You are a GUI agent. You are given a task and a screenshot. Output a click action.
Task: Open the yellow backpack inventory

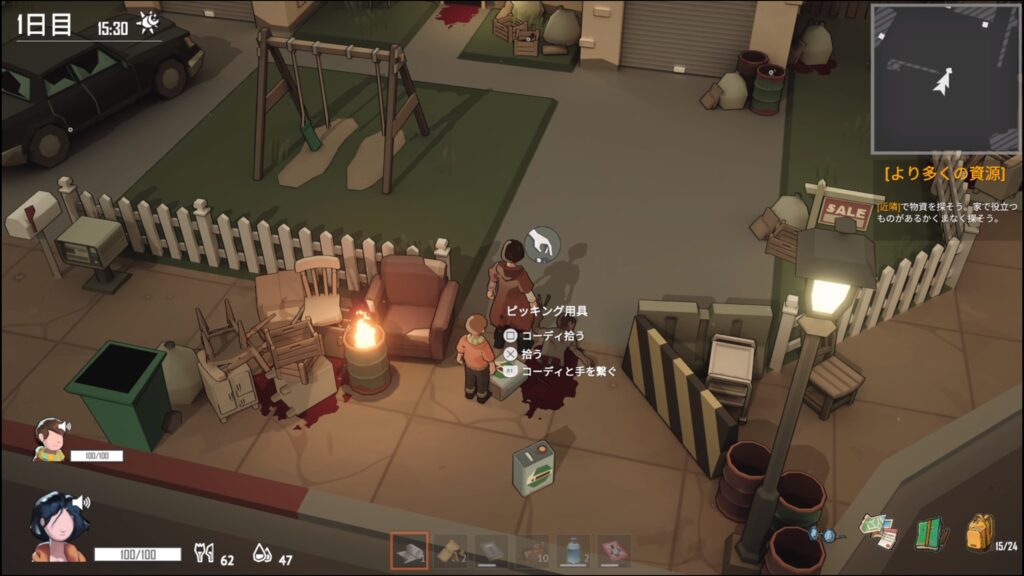click(980, 532)
